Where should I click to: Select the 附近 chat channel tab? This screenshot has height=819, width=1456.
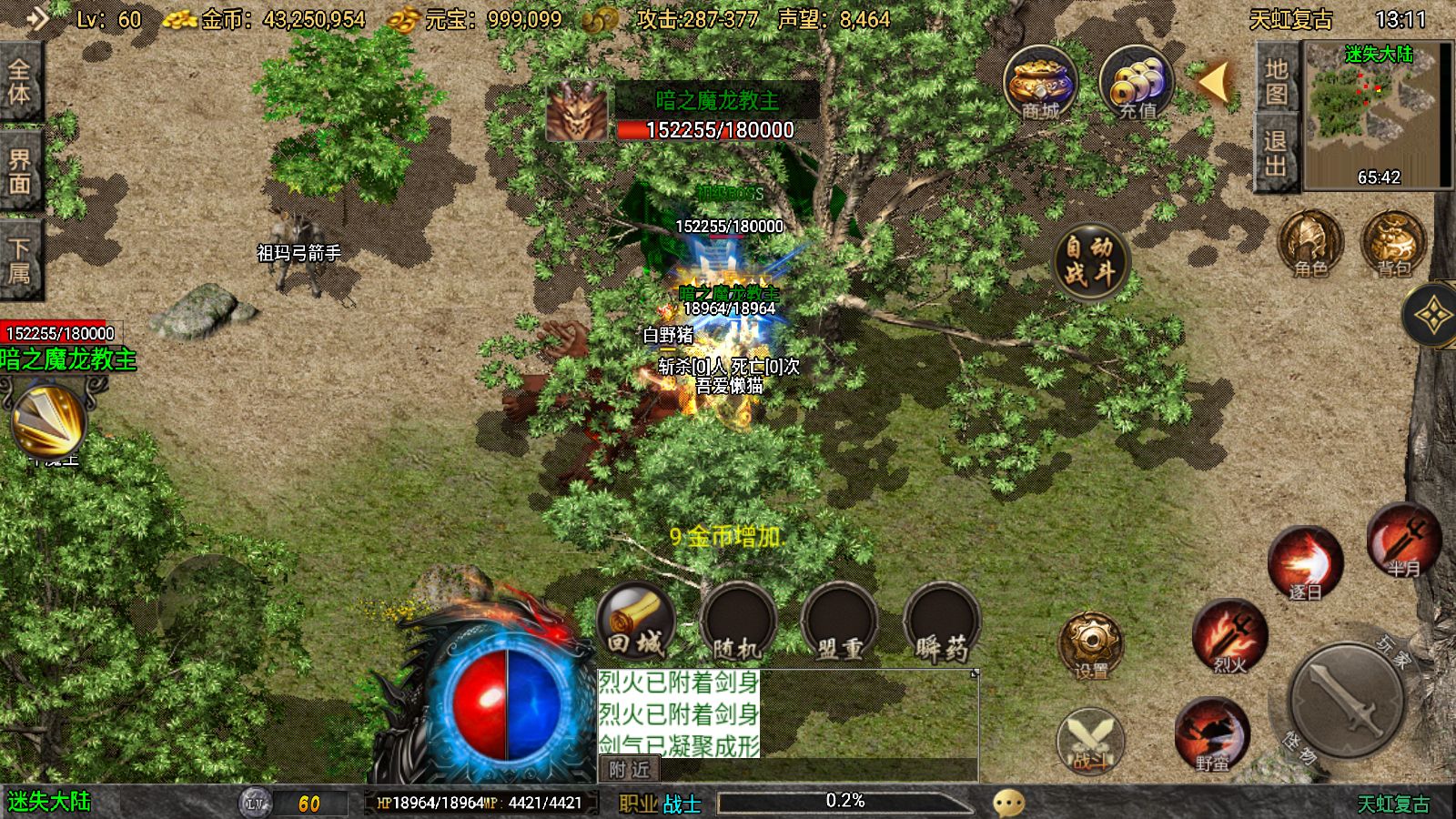(x=630, y=770)
